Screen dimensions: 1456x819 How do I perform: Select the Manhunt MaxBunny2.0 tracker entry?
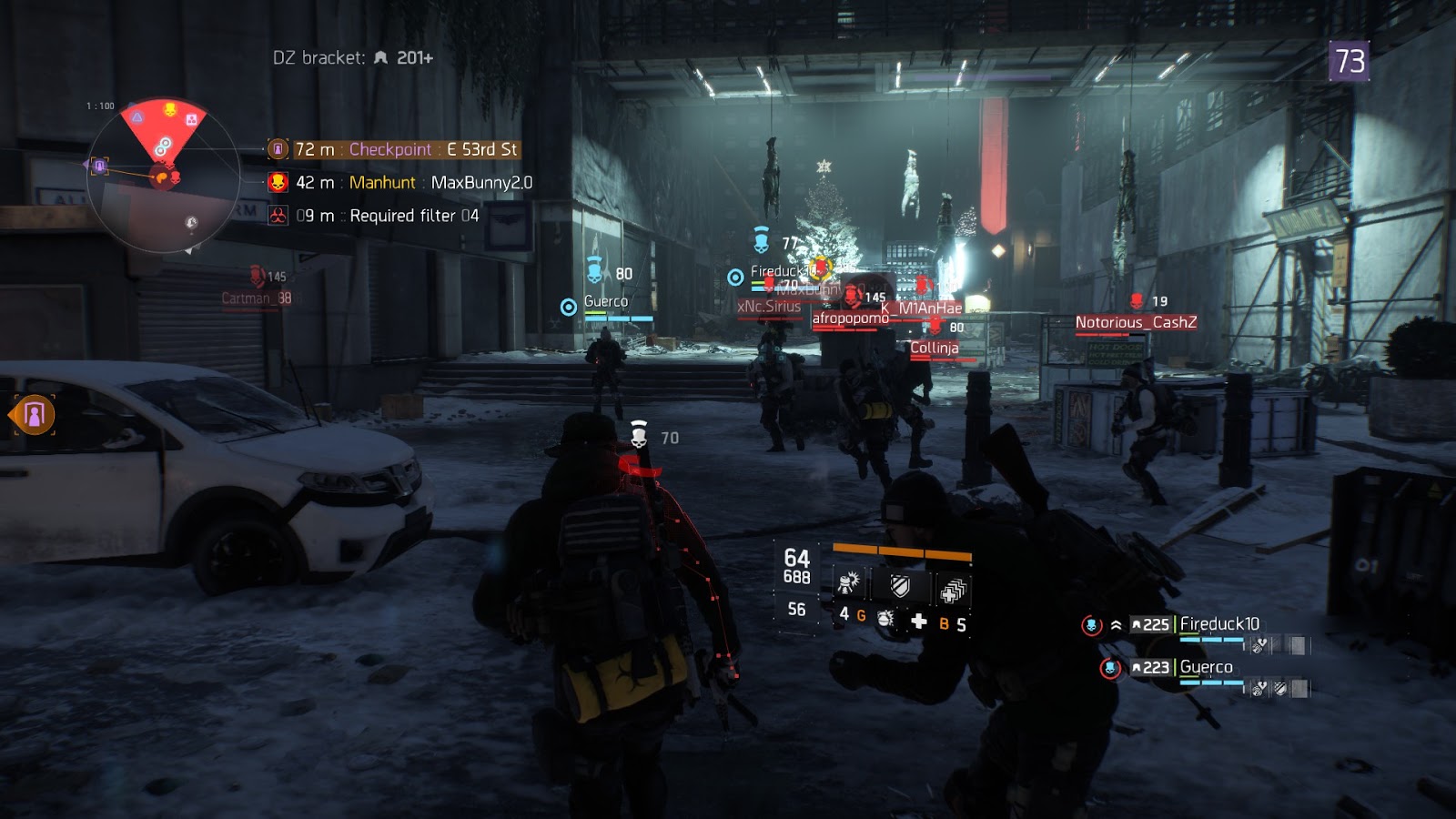(x=400, y=183)
